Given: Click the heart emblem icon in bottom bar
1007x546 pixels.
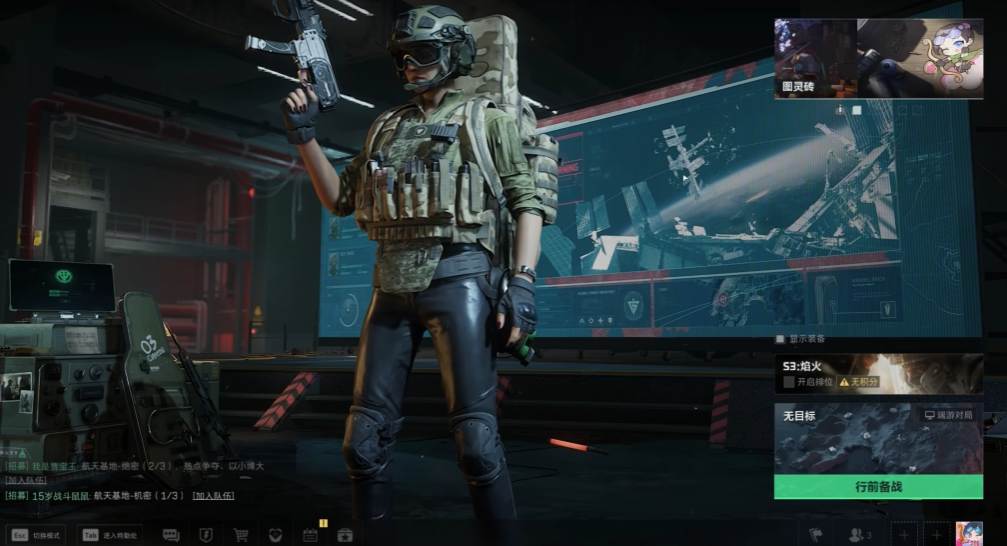Looking at the screenshot, I should click(x=275, y=535).
